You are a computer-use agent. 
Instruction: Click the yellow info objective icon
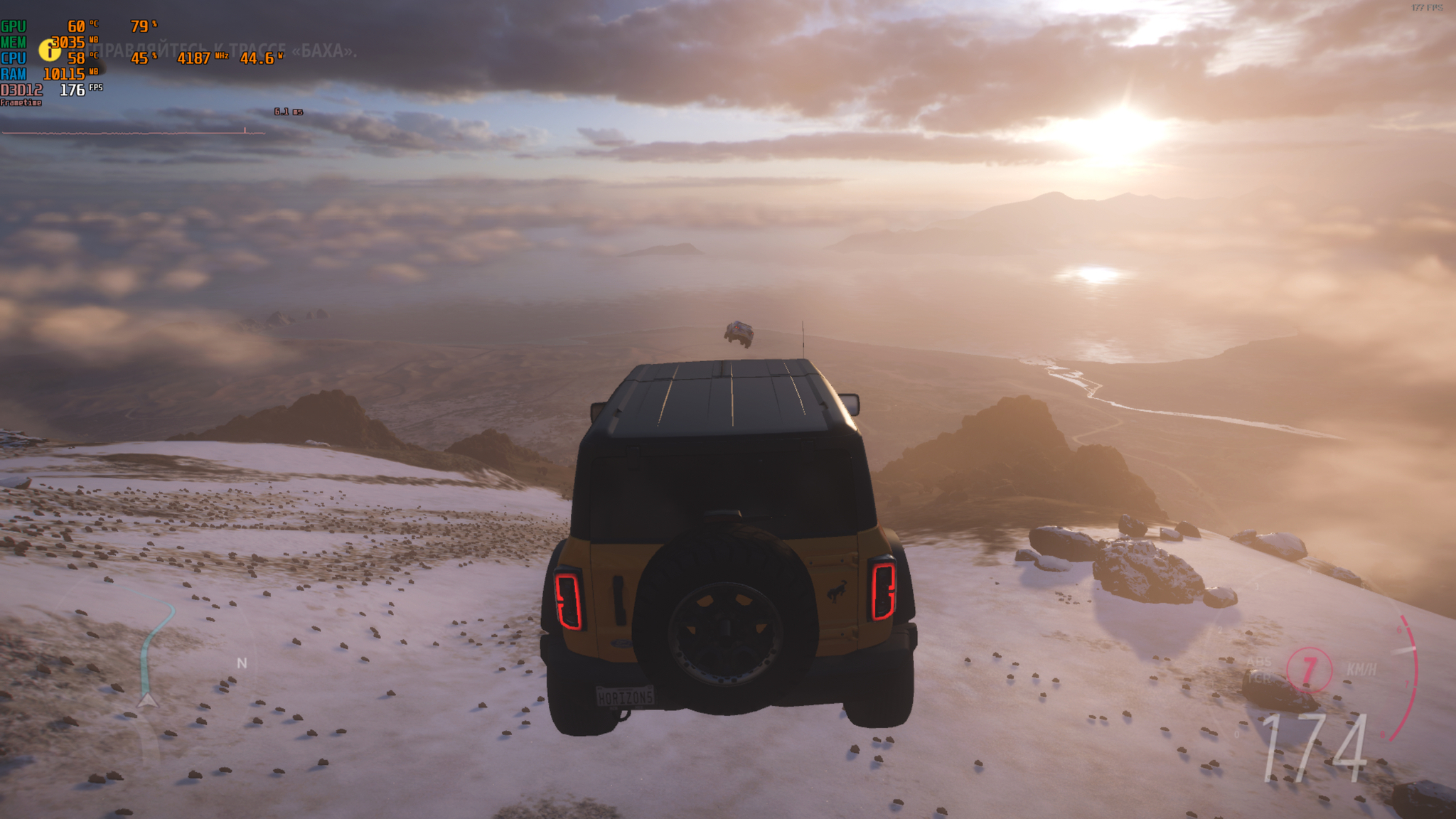coord(49,50)
